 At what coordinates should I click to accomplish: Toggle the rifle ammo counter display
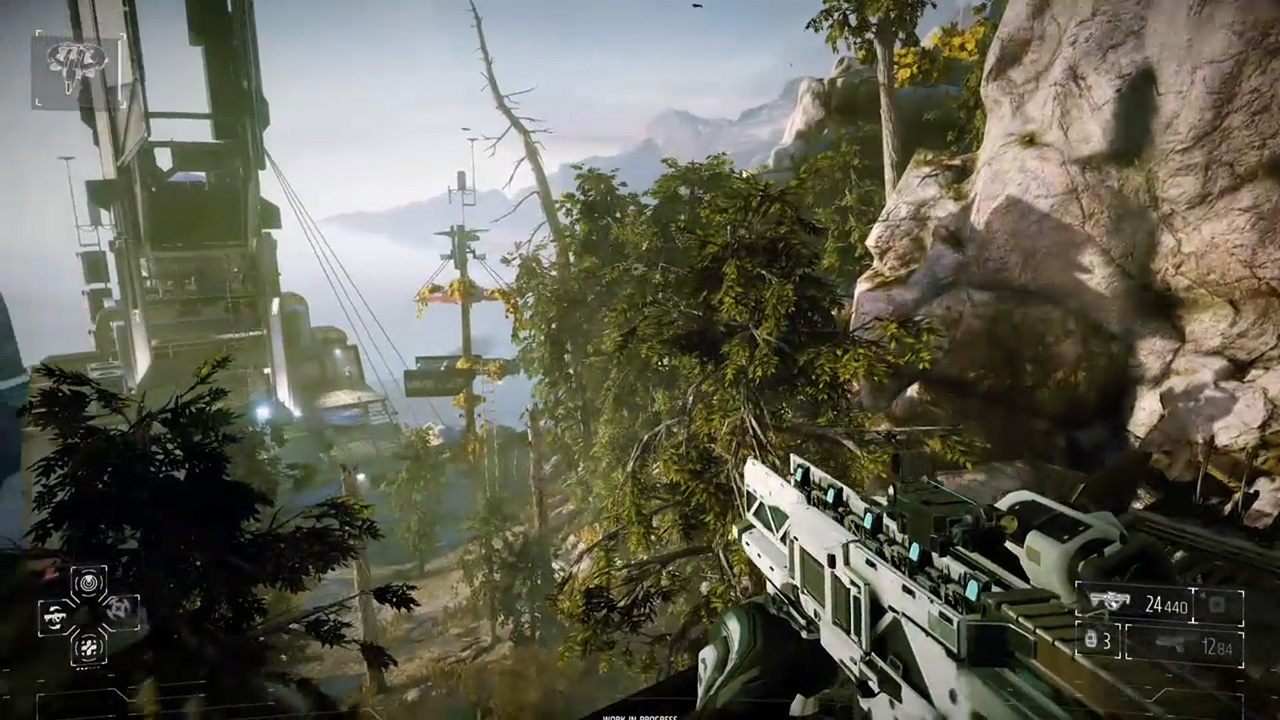click(1167, 604)
